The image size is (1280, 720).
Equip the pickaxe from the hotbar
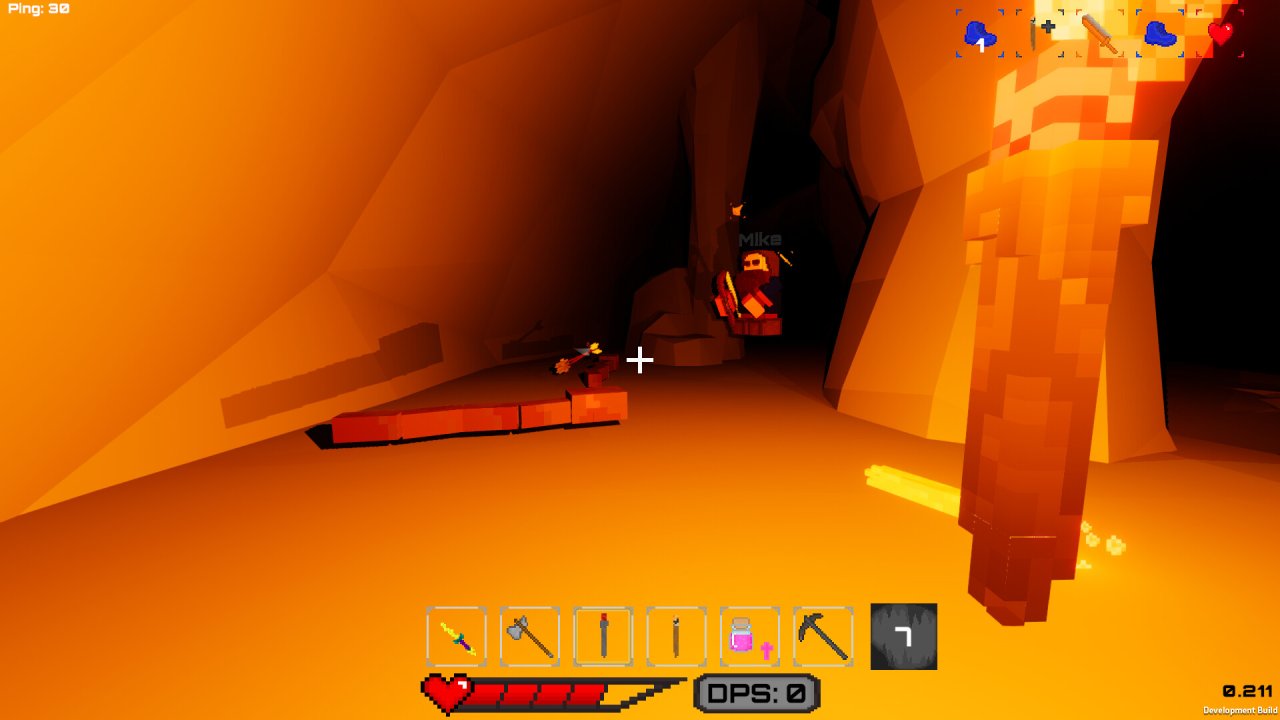823,636
